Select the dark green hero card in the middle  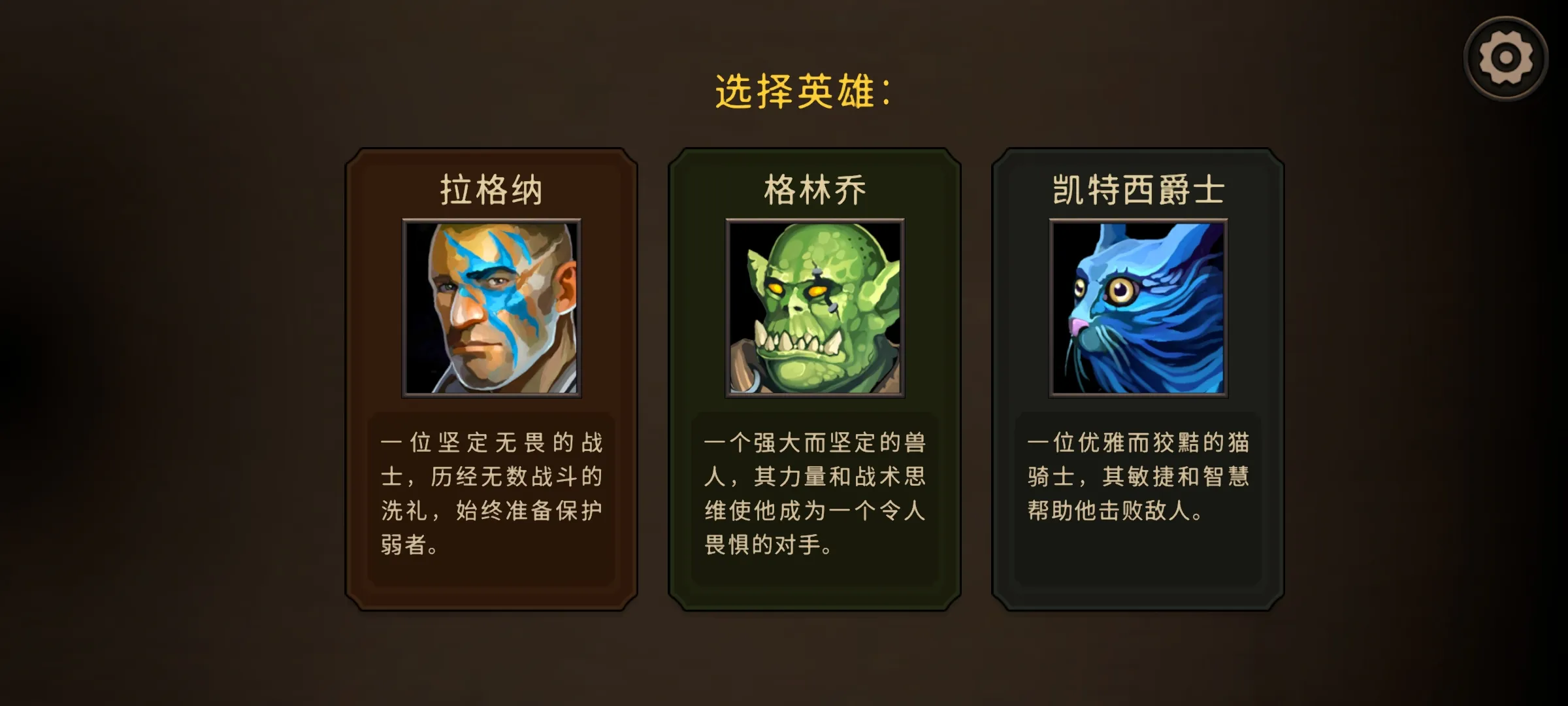(813, 379)
